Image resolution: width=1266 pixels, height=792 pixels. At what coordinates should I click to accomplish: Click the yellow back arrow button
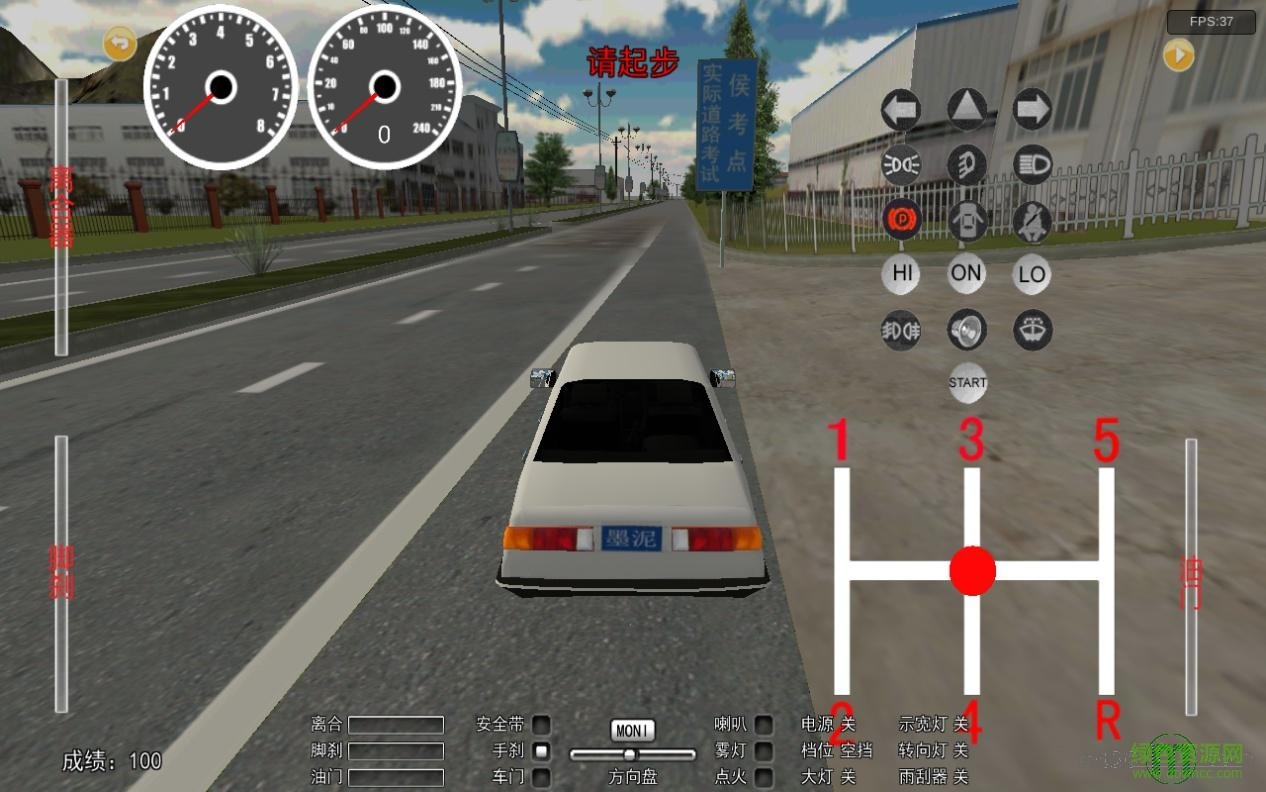coord(120,43)
